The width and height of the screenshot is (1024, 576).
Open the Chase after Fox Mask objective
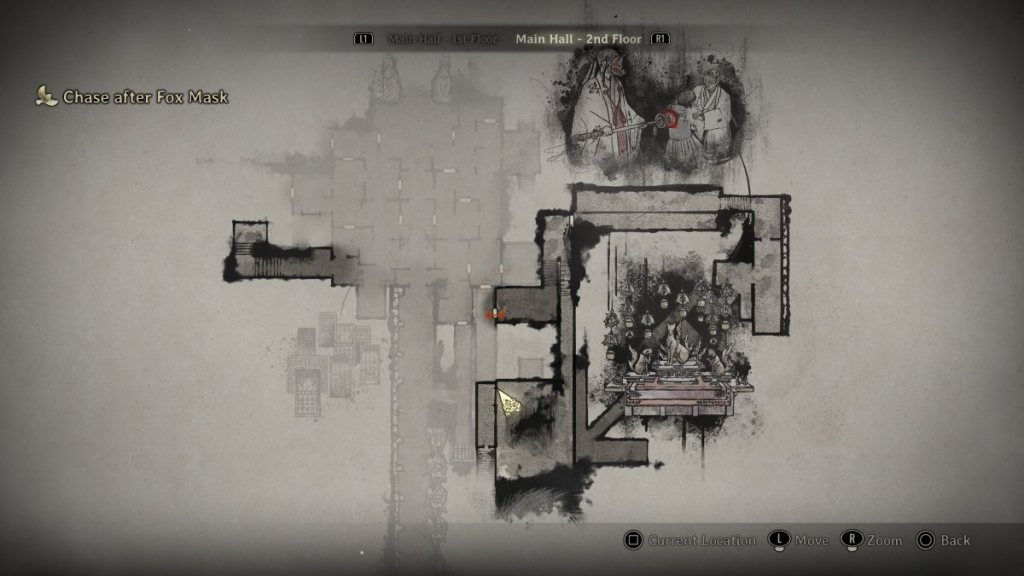click(x=145, y=97)
